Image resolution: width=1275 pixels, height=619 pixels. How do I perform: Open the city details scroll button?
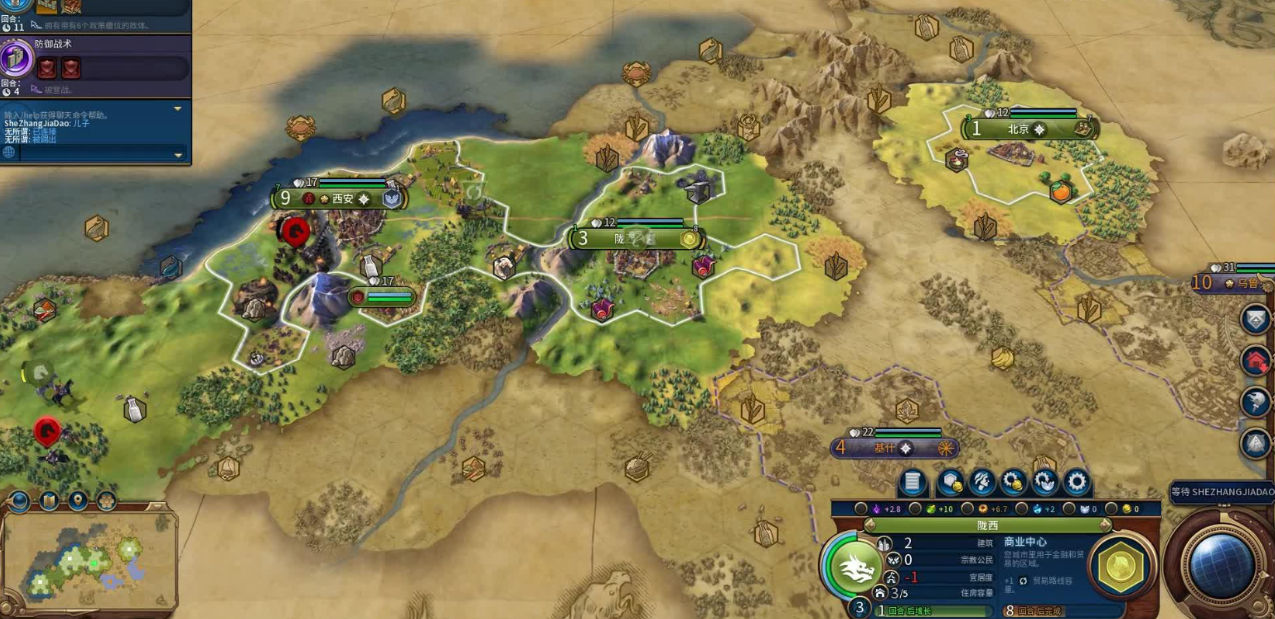point(912,483)
